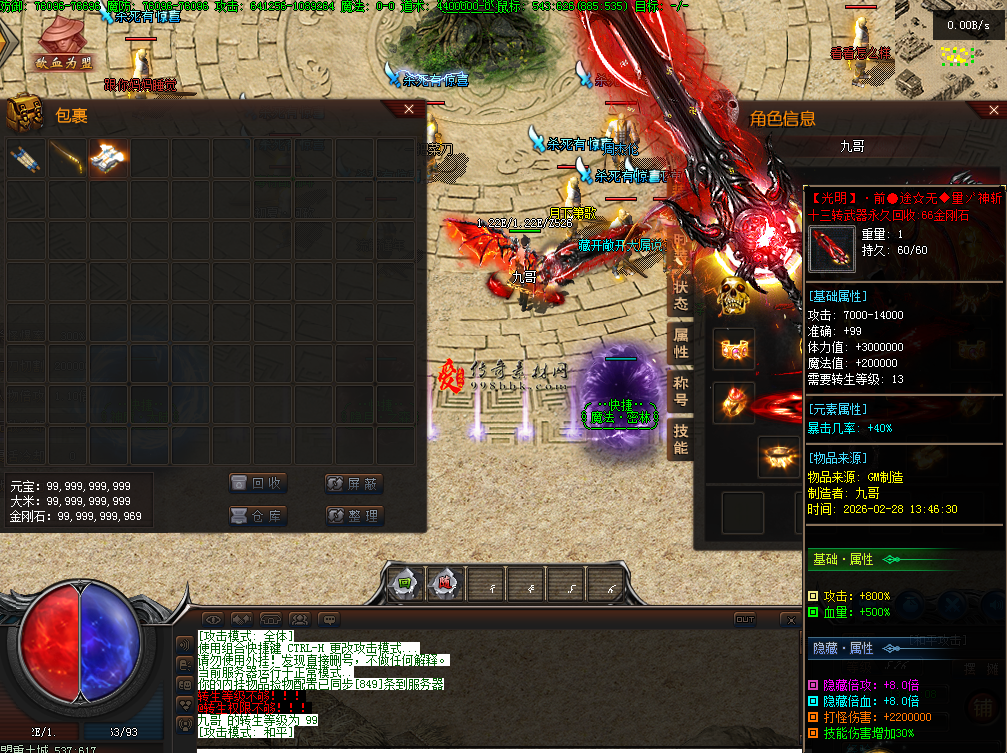
Task: Click the OUT button on chat bar
Action: point(744,619)
